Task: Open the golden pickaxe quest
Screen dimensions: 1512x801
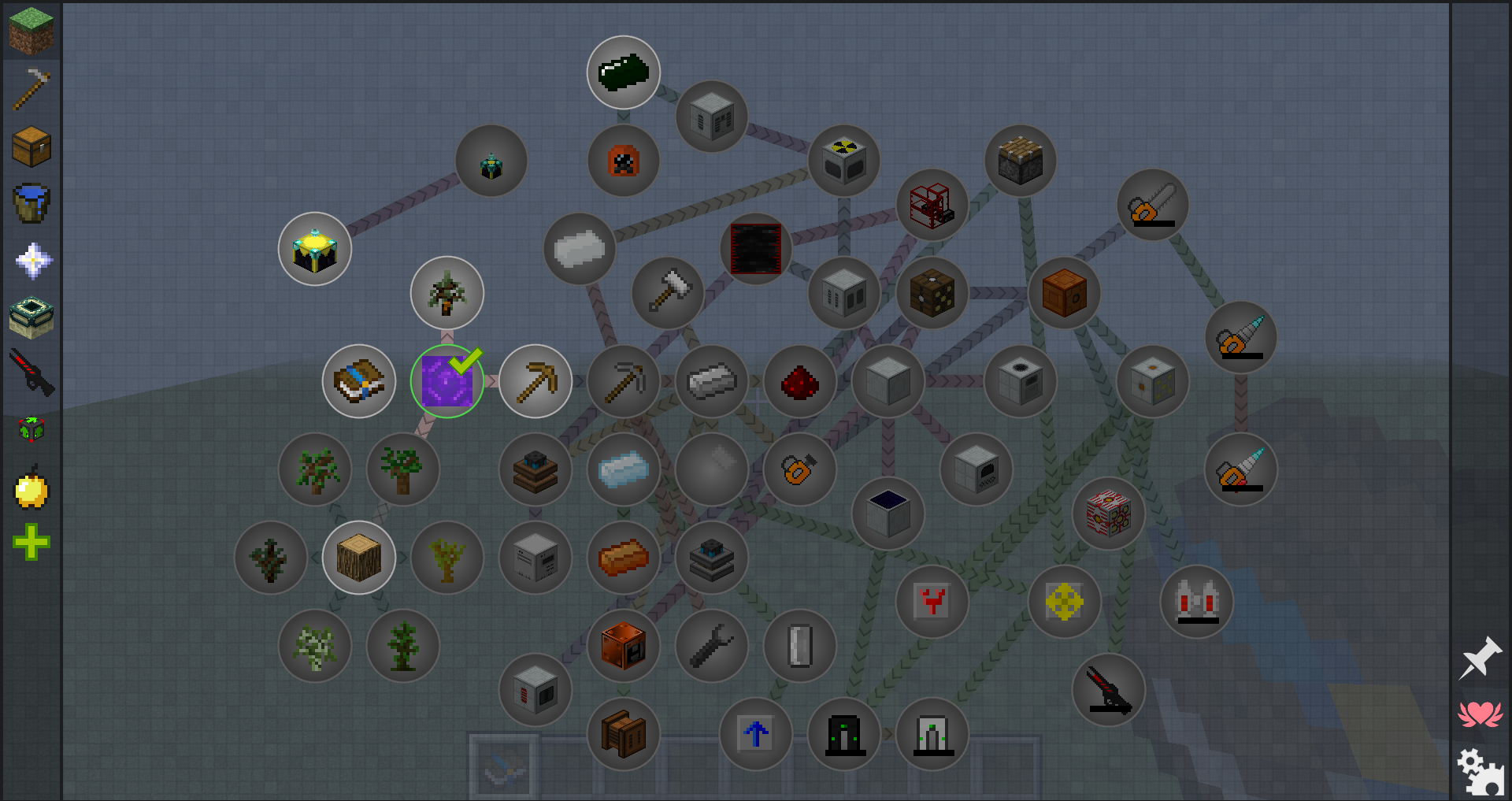Action: pos(535,381)
